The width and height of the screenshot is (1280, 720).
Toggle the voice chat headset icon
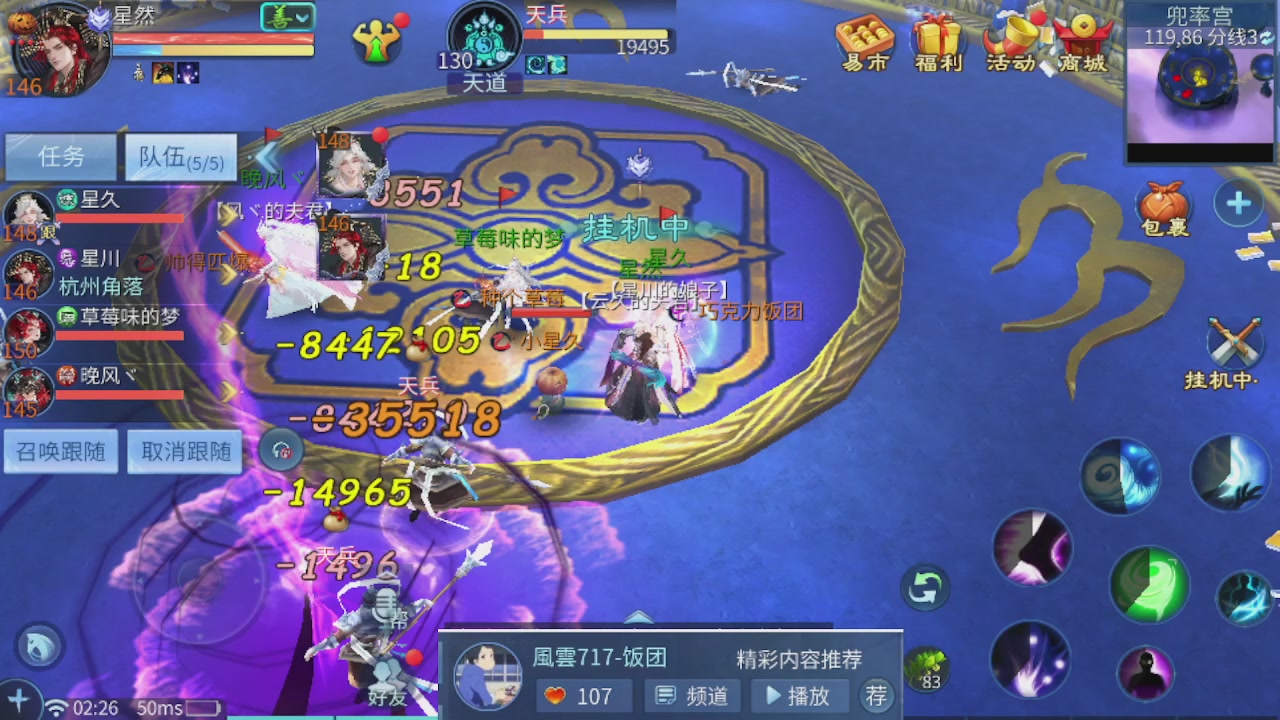[280, 450]
